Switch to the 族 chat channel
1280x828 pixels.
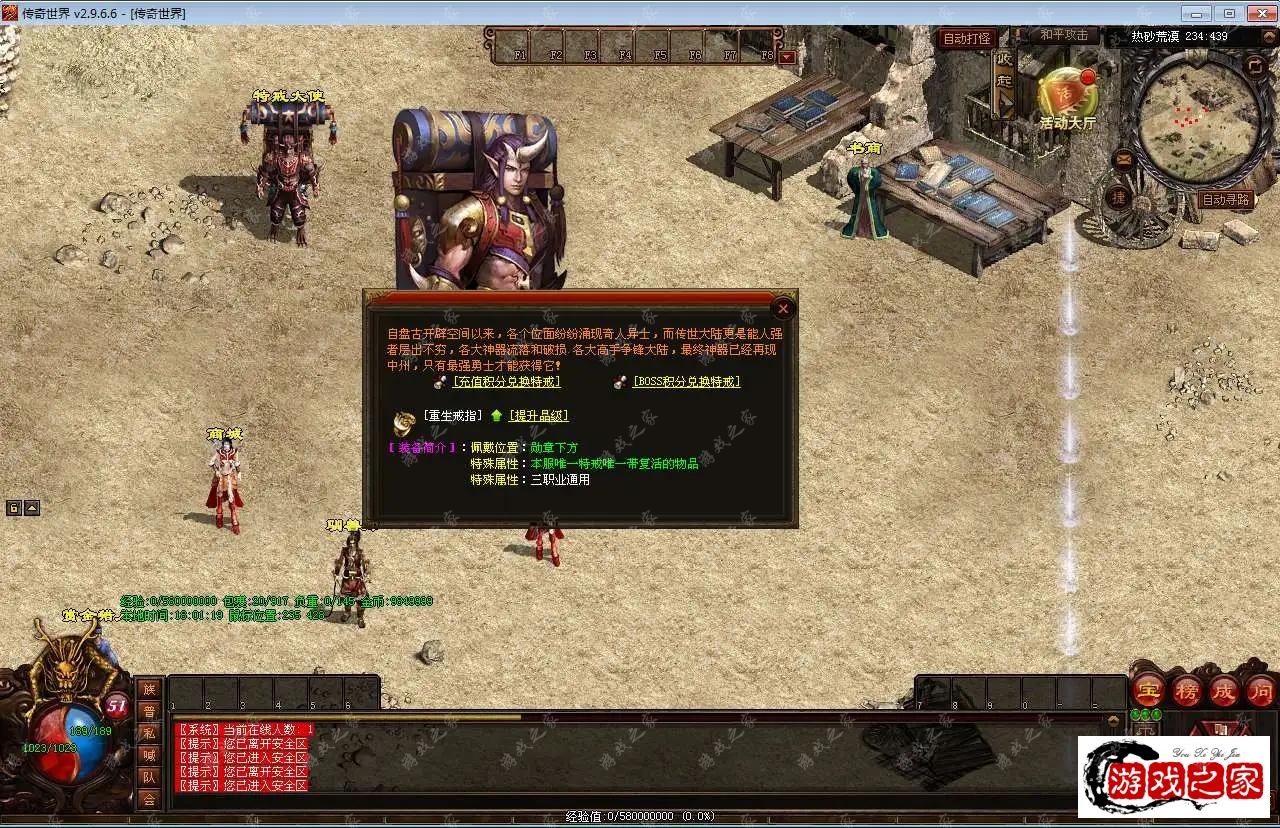[x=149, y=689]
